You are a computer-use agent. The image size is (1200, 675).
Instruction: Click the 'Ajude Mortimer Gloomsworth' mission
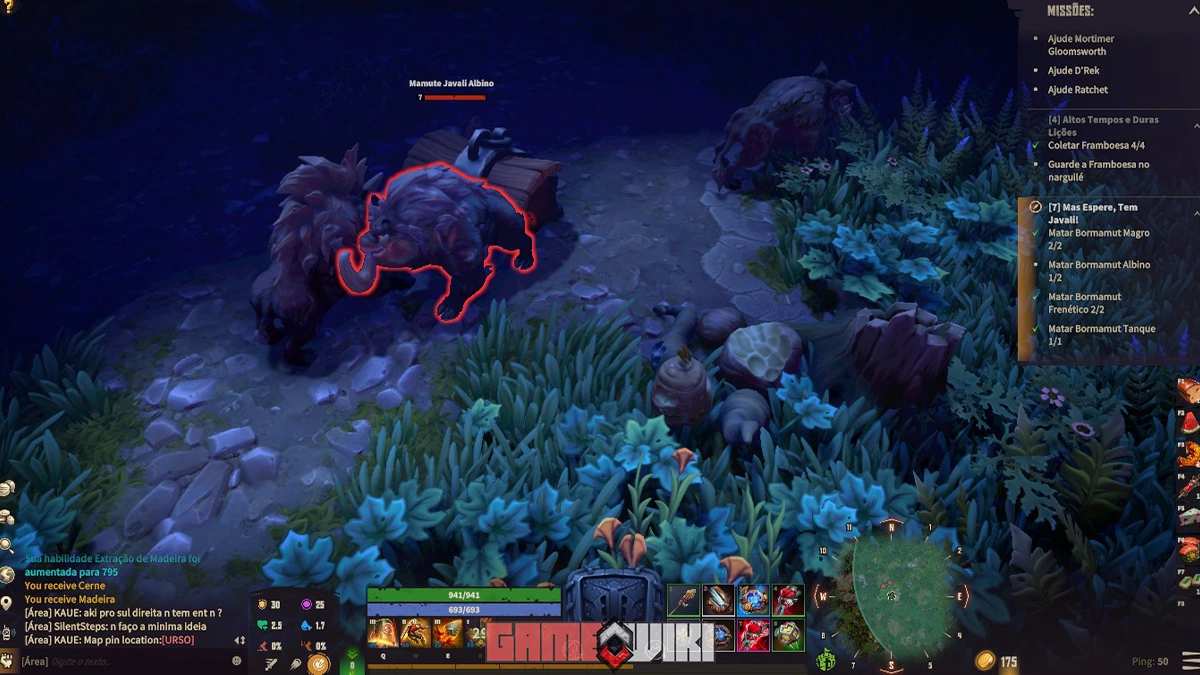tap(1080, 45)
